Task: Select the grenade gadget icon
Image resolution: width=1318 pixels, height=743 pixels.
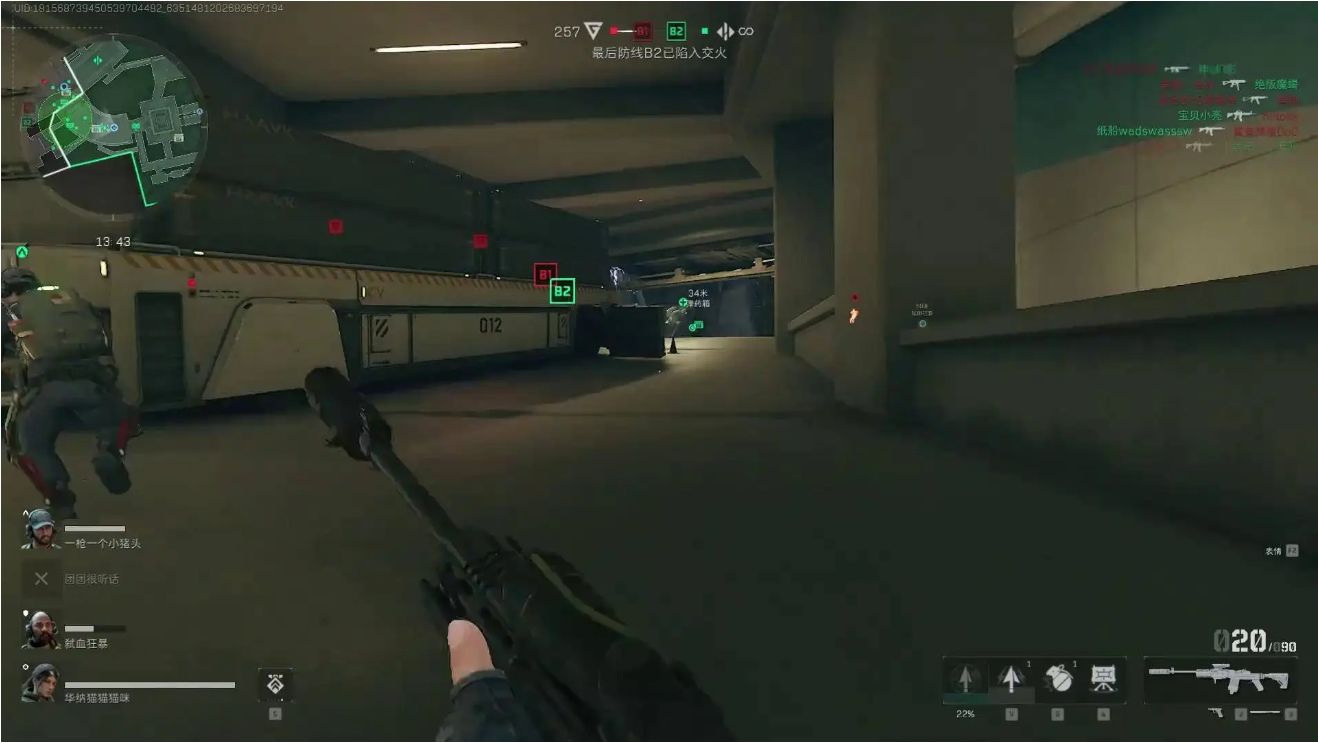Action: coord(1059,681)
